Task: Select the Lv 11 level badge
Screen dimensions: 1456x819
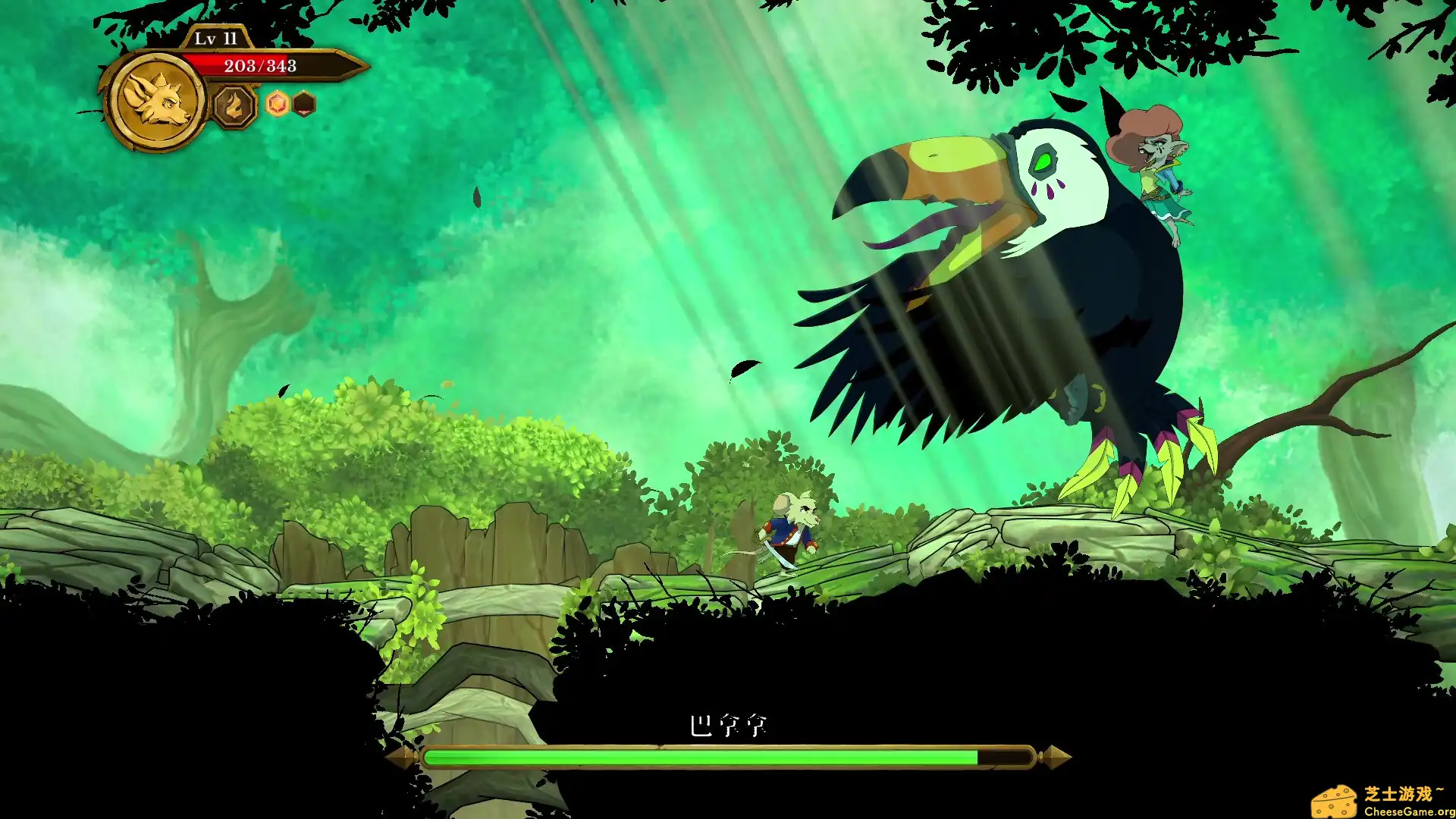Action: pos(215,36)
